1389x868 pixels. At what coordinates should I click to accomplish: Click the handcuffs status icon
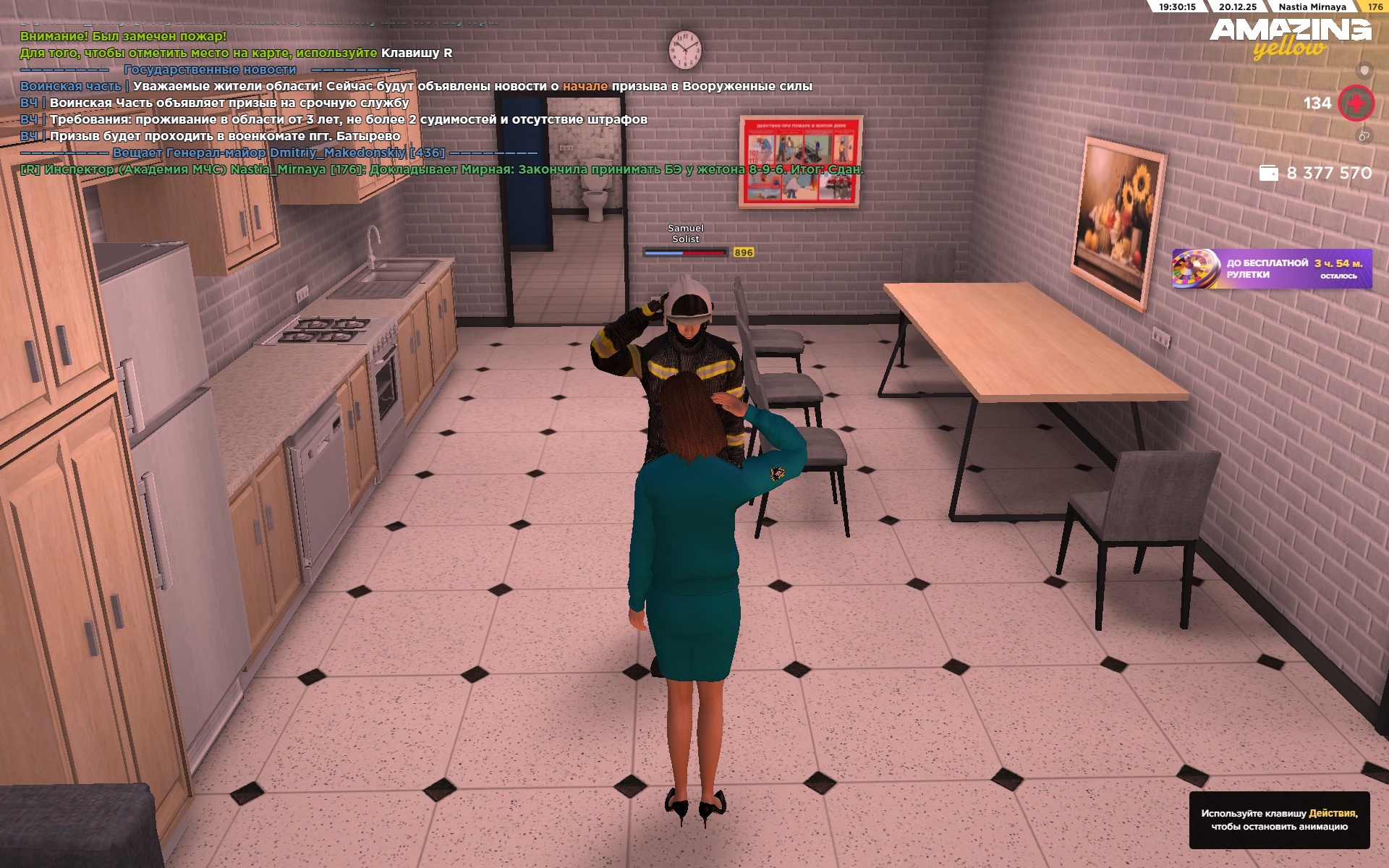[x=1364, y=135]
